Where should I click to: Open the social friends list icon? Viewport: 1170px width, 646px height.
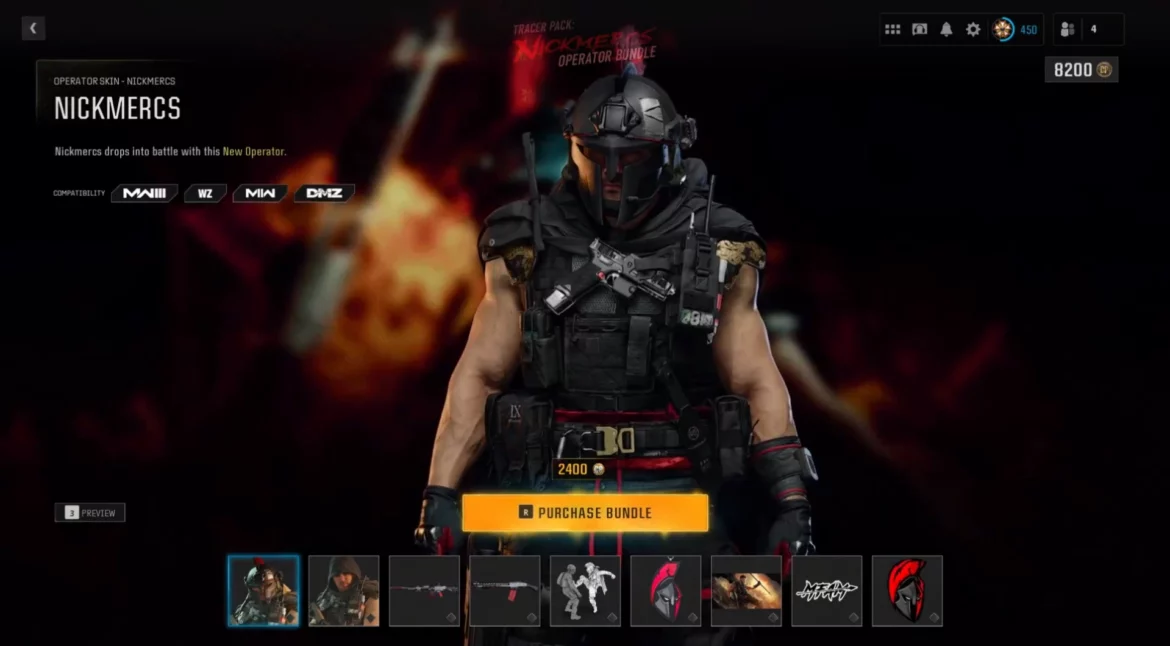click(1067, 30)
